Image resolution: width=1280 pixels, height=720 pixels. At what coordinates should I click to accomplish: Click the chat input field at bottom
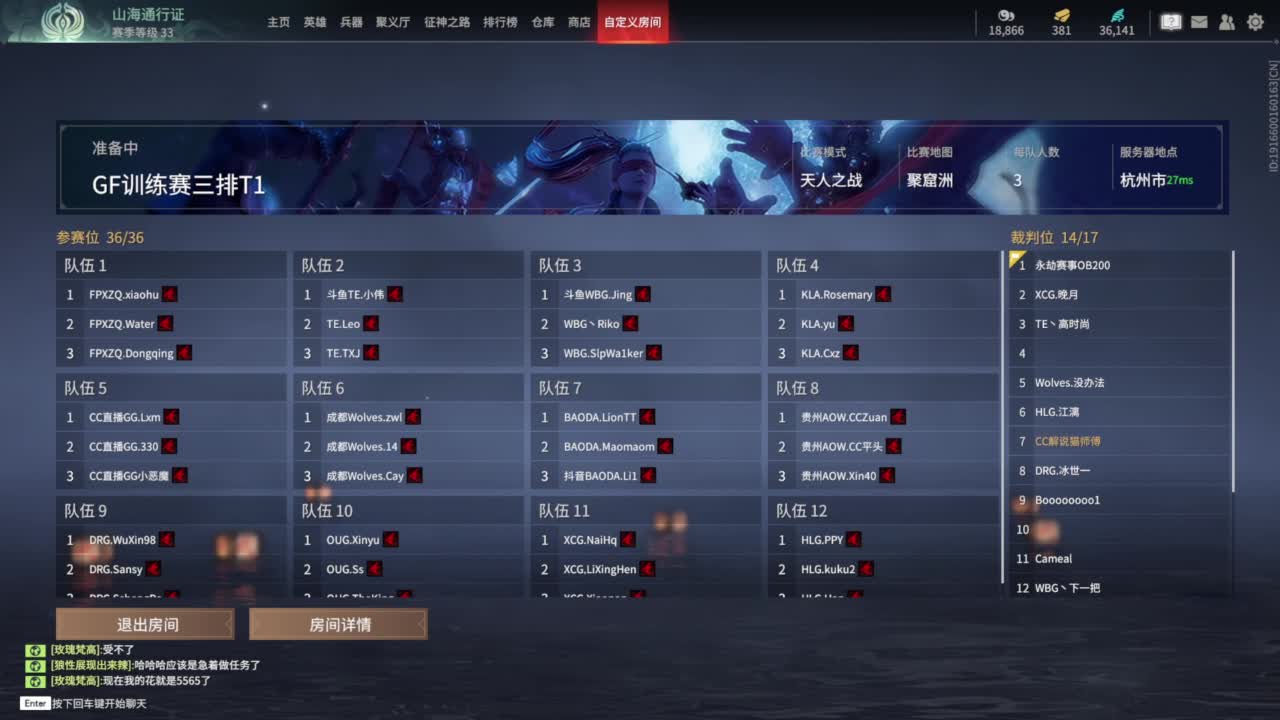pos(100,703)
